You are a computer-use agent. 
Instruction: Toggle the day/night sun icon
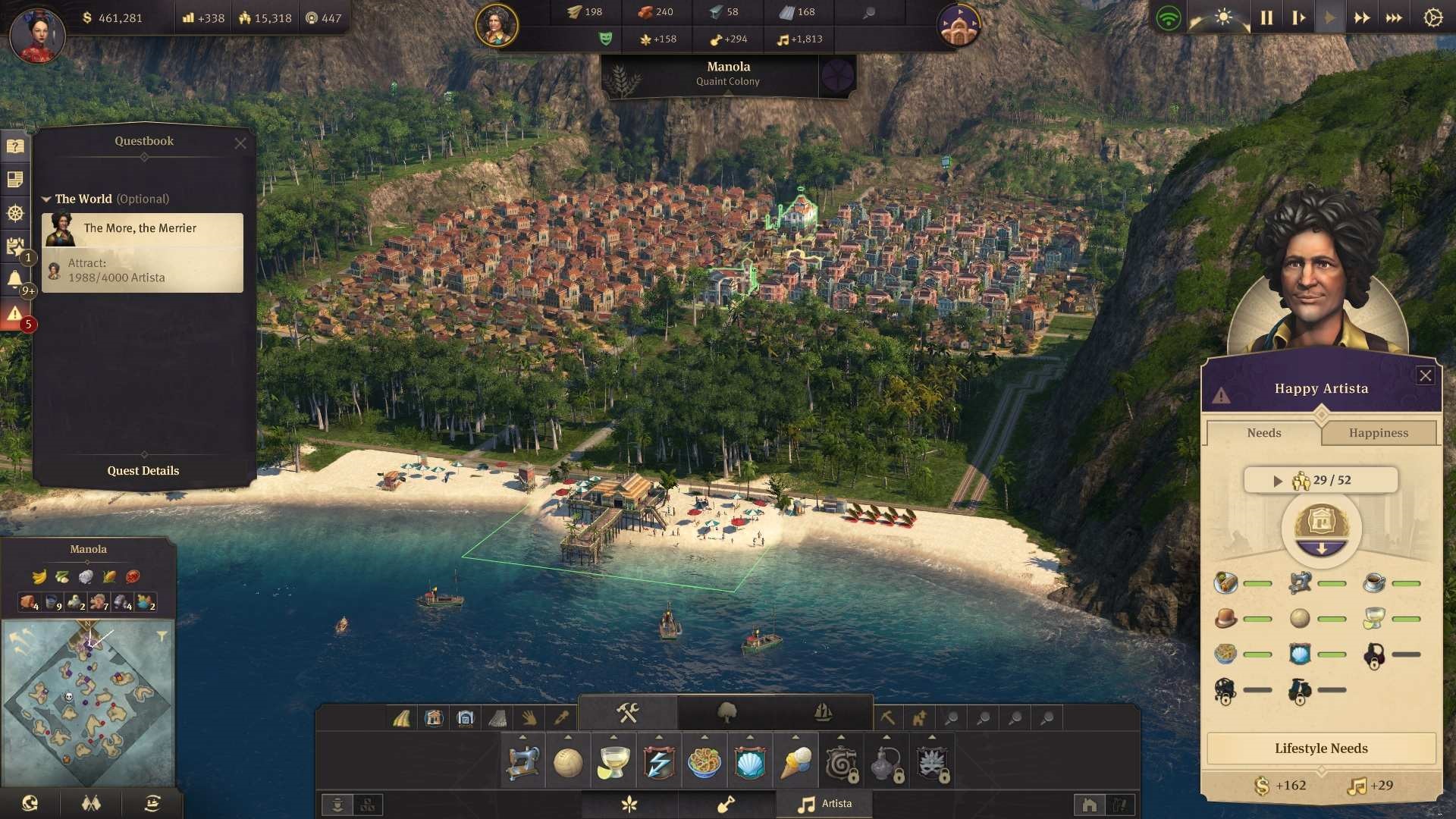1224,15
